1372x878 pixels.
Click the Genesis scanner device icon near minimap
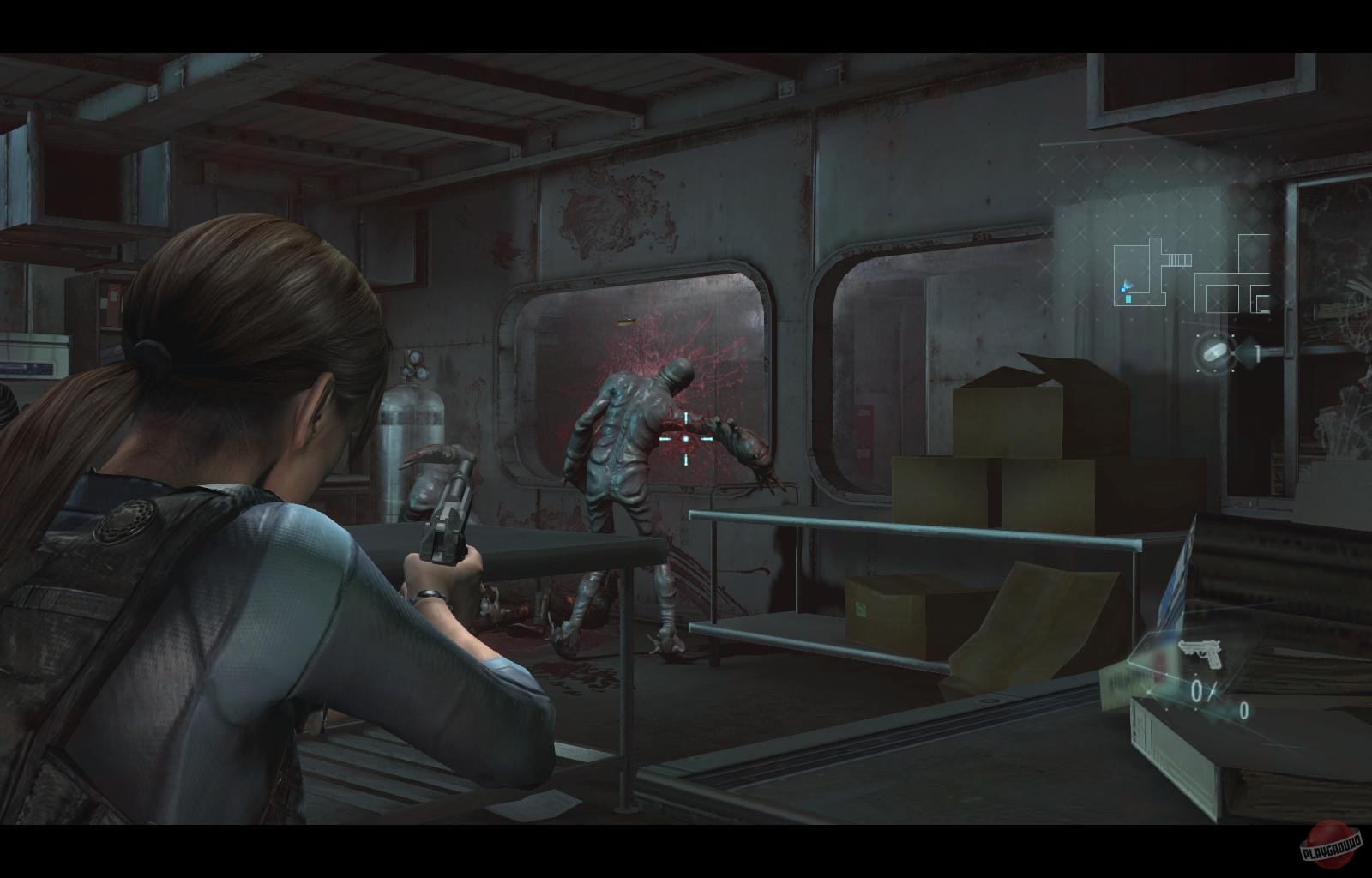pos(1214,352)
